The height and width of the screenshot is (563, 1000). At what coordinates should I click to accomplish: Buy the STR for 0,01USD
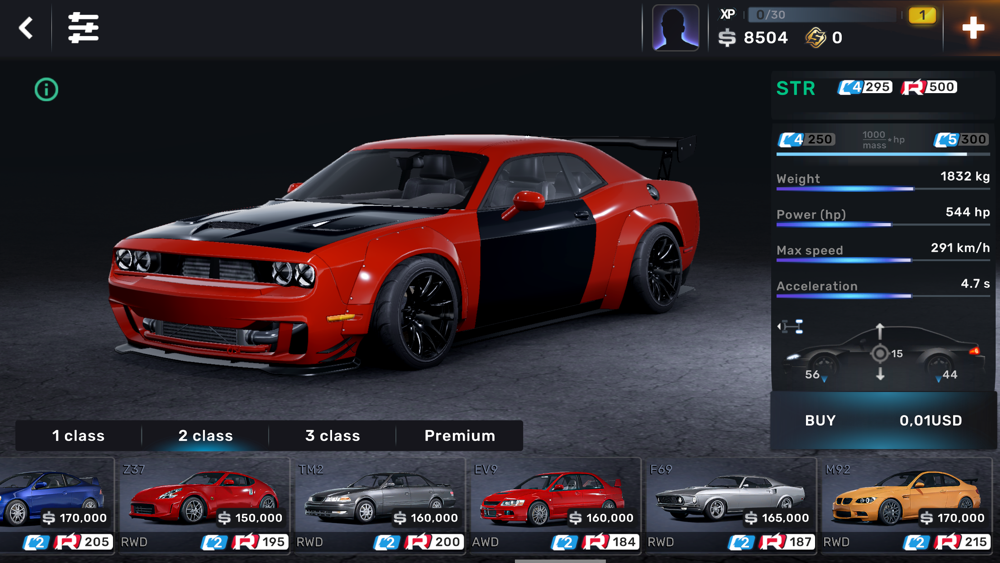pos(883,421)
